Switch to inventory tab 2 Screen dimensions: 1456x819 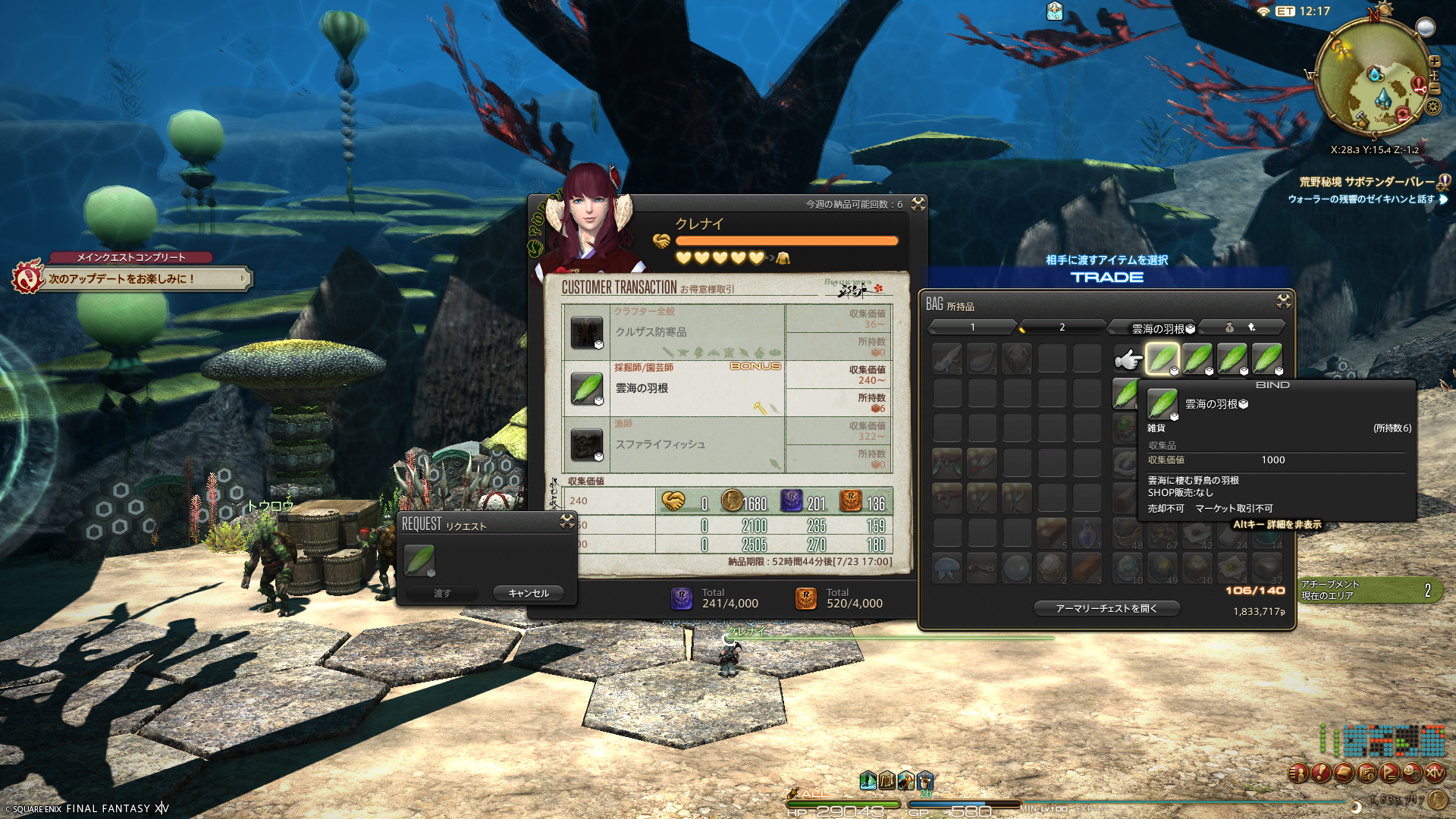[1062, 327]
